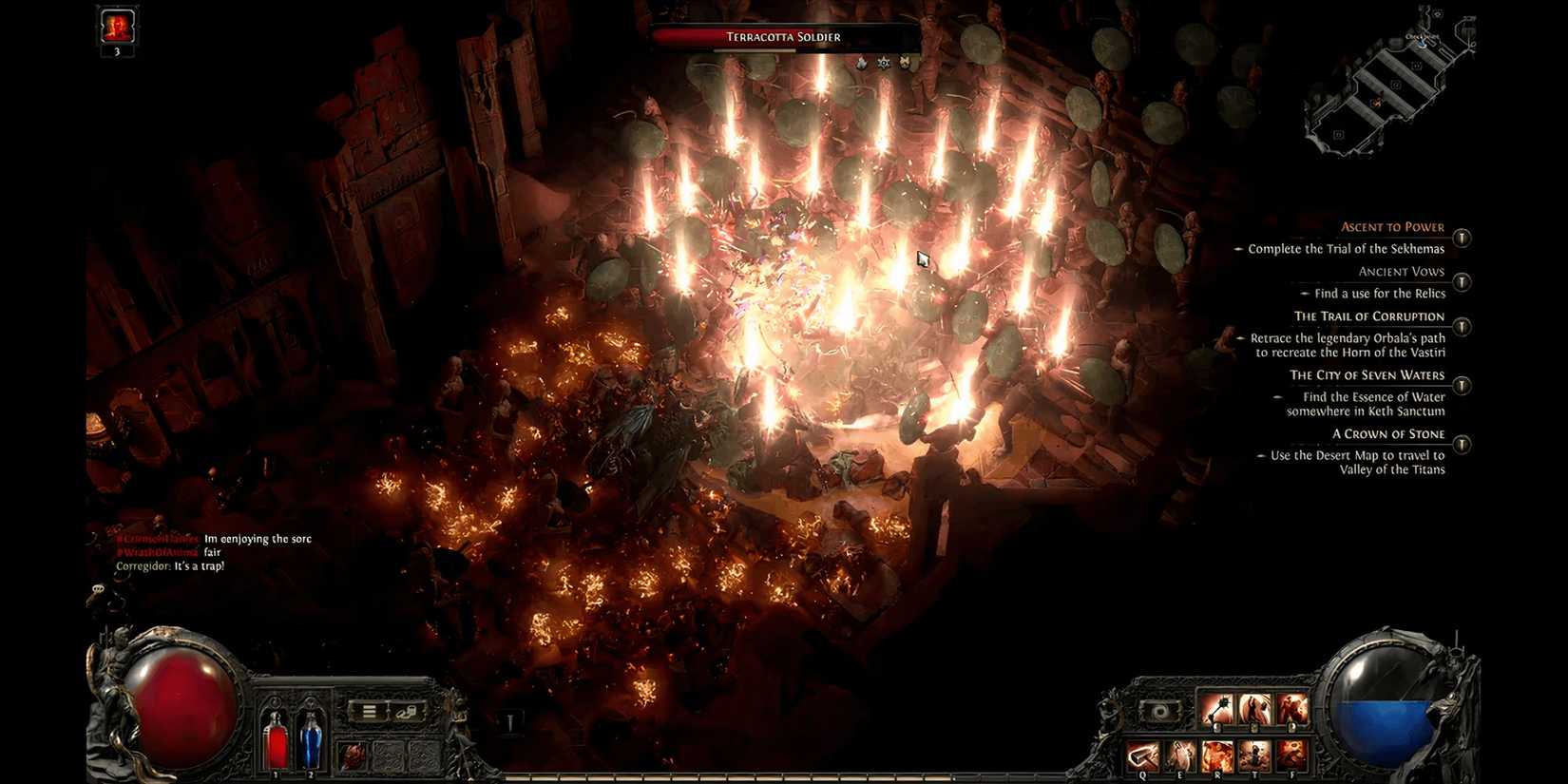Click the red health flask in slot 1

(276, 741)
